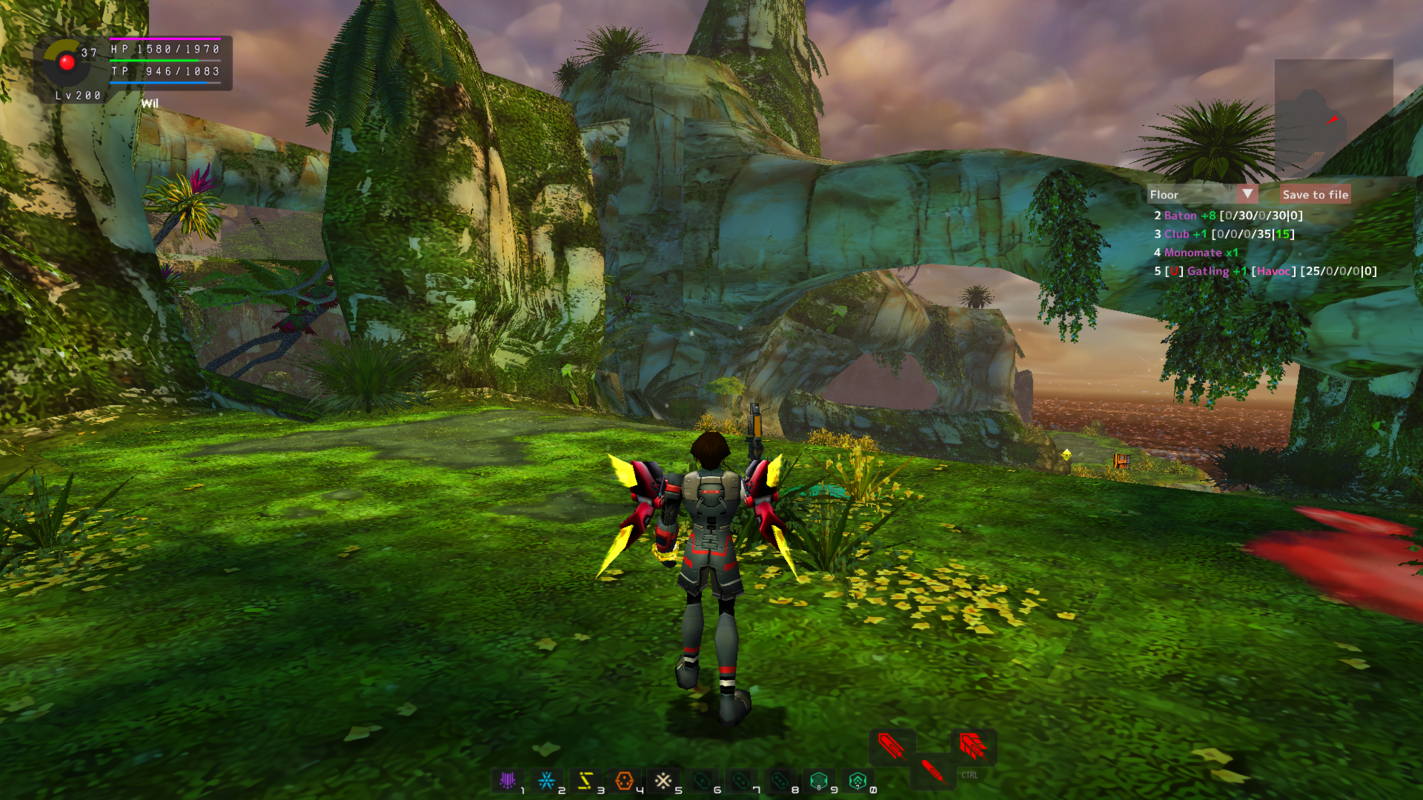1423x800 pixels.
Task: Trigger the orange hexagon technique icon
Action: coord(625,780)
